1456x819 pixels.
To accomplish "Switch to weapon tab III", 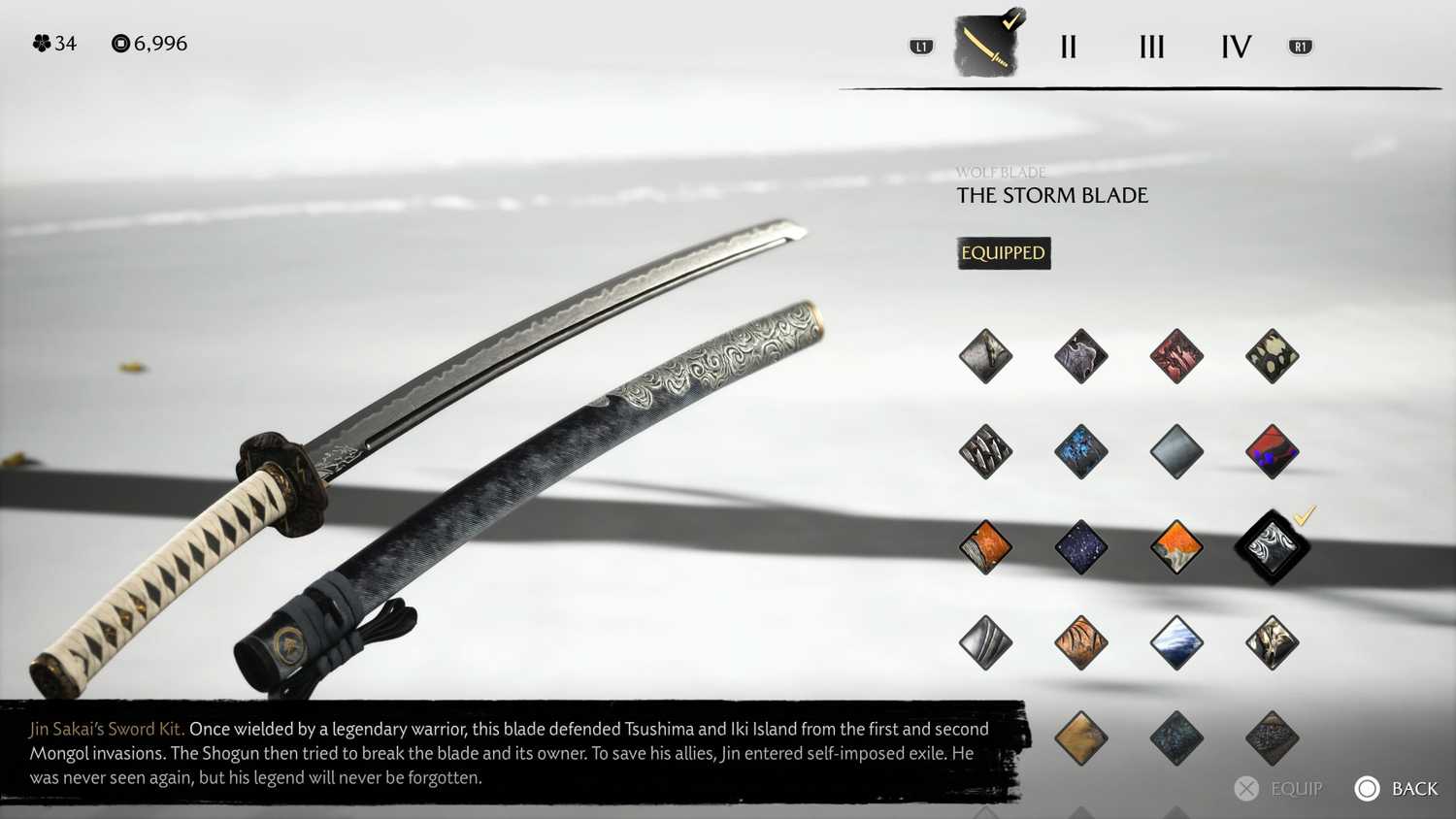I will pyautogui.click(x=1150, y=46).
